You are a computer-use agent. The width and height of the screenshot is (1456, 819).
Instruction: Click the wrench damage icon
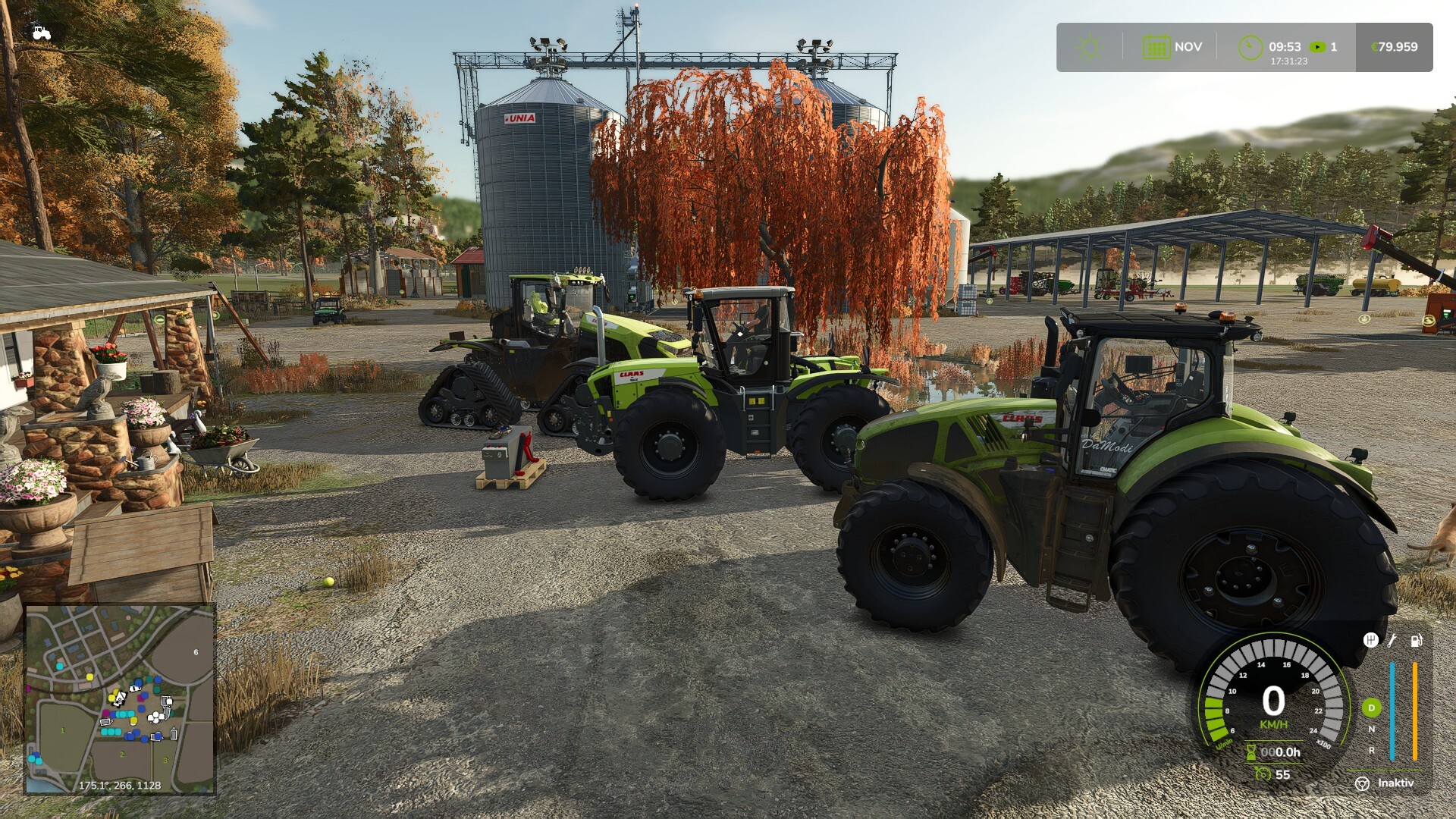coord(1392,641)
